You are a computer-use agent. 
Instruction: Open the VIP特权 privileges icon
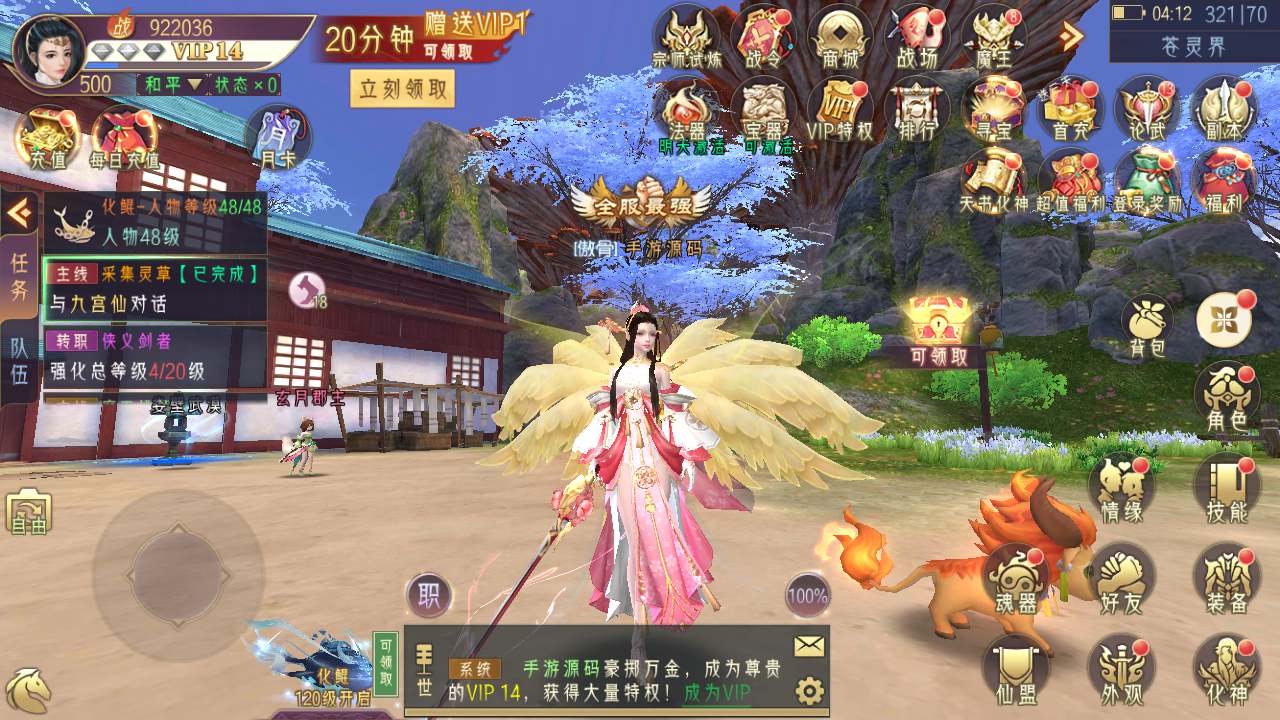click(x=840, y=109)
